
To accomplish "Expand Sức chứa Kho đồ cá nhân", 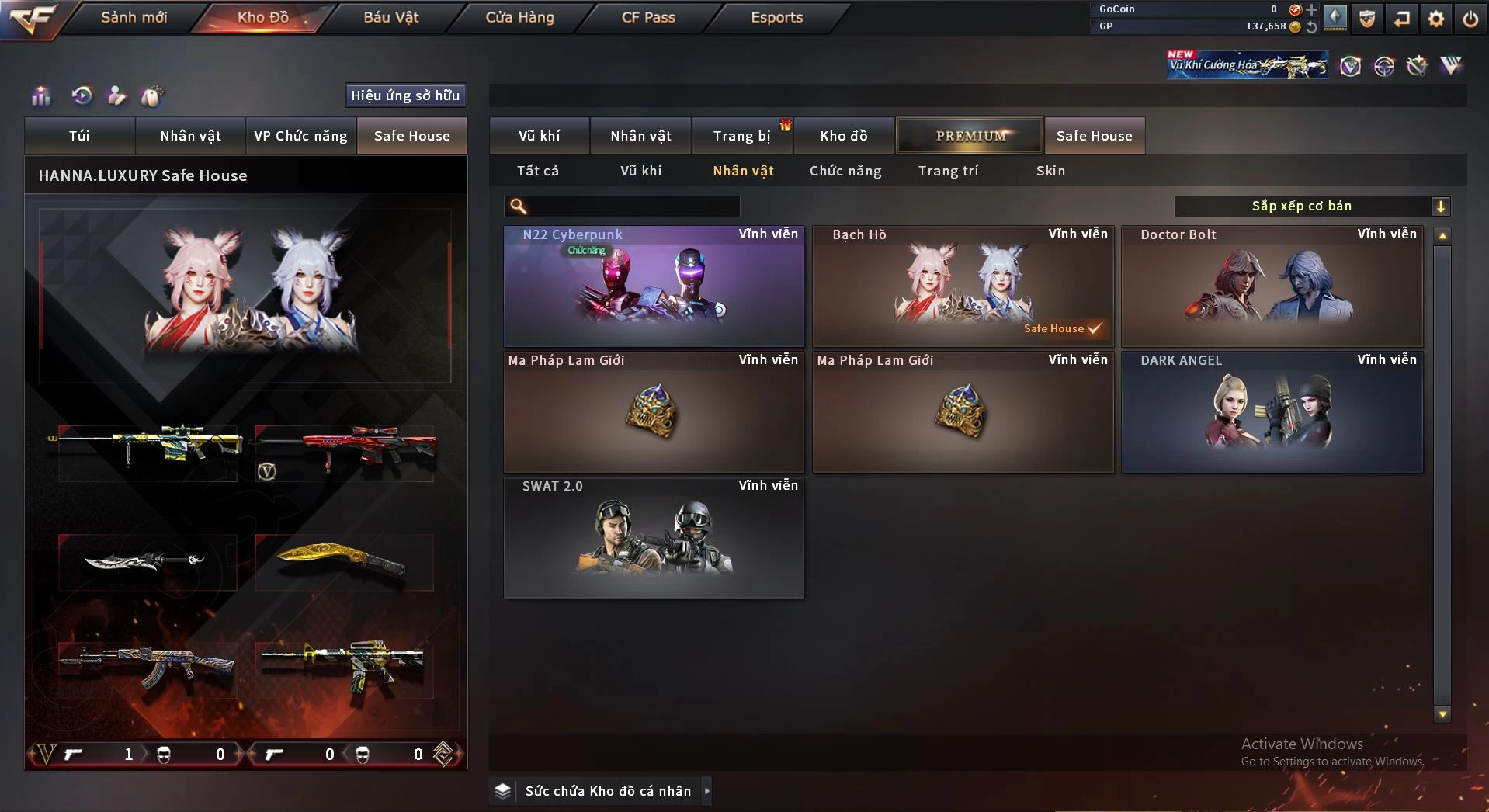I will [607, 791].
